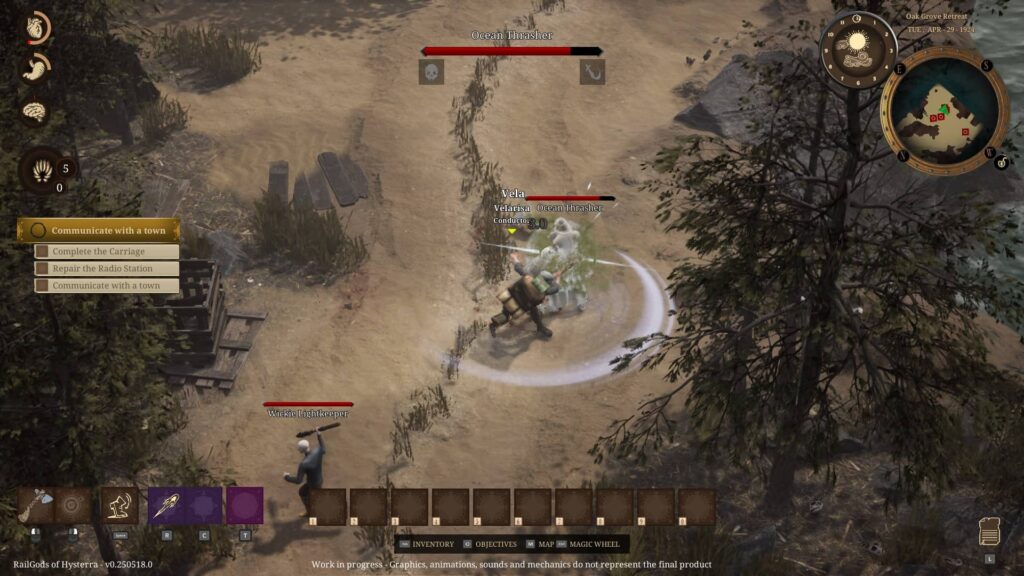Click the swirl icon beside the minimap
This screenshot has width=1024, height=576.
pyautogui.click(x=1002, y=161)
